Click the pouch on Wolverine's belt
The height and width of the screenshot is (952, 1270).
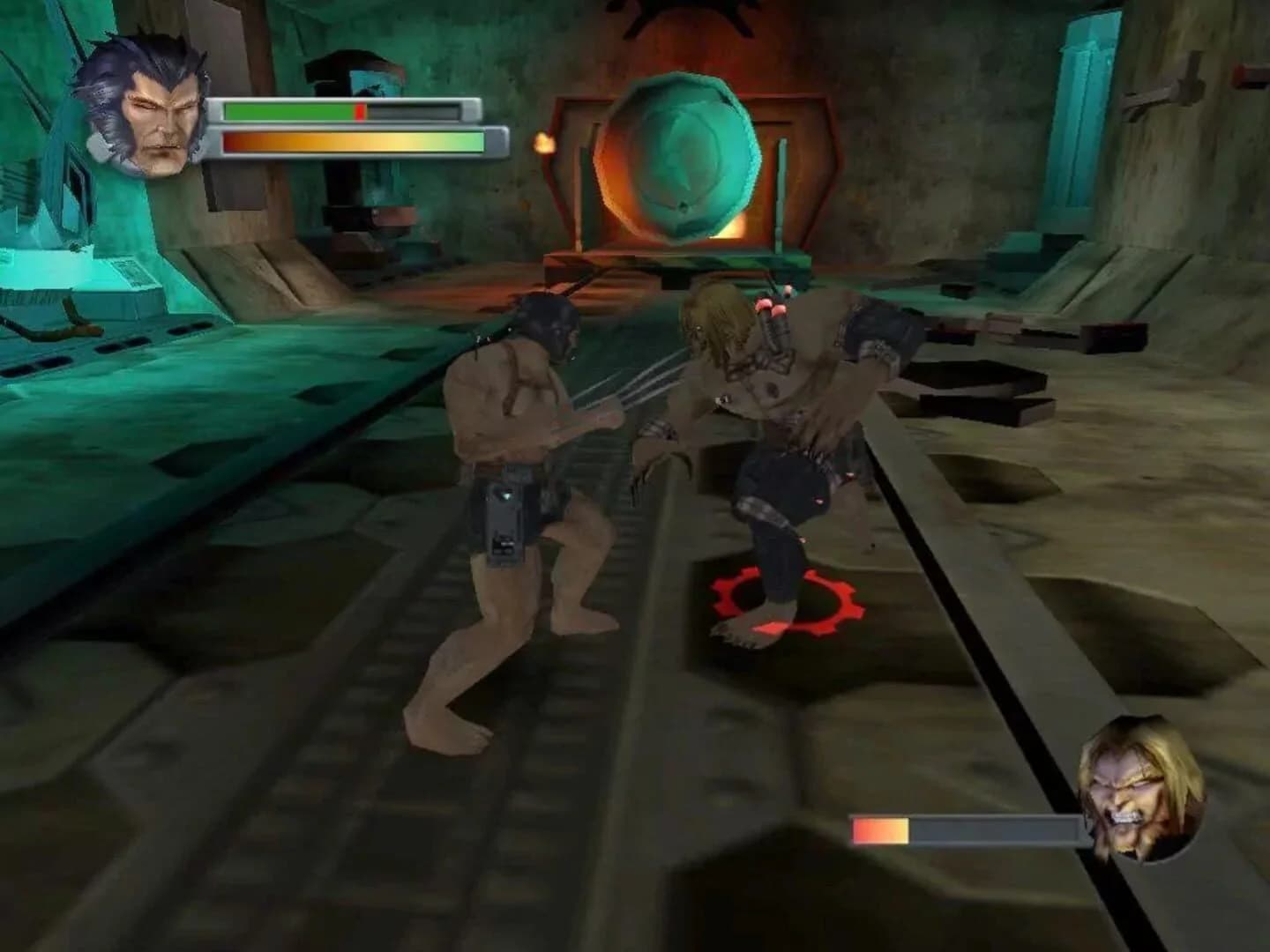click(507, 520)
